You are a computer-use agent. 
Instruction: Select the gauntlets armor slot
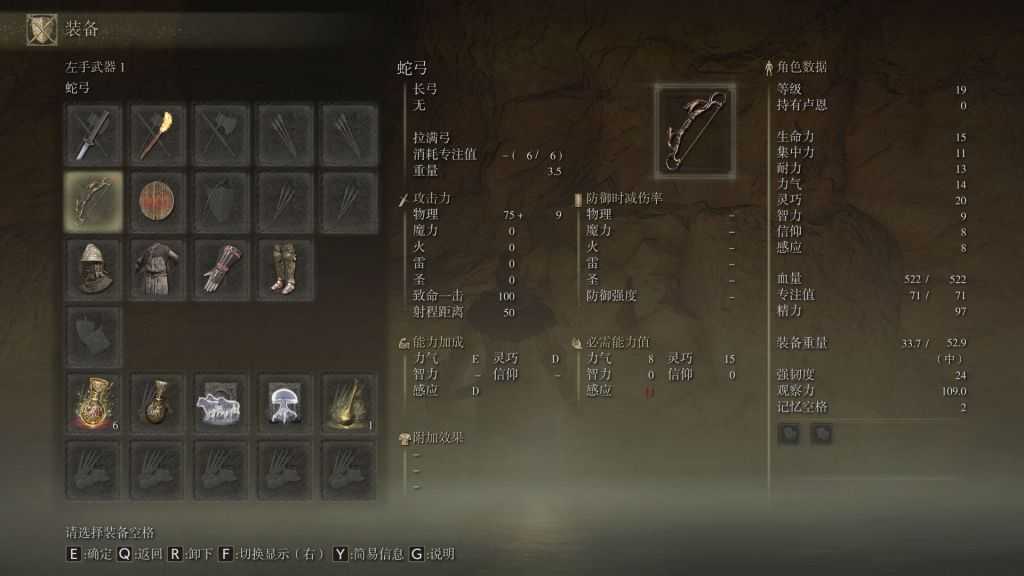pyautogui.click(x=221, y=267)
